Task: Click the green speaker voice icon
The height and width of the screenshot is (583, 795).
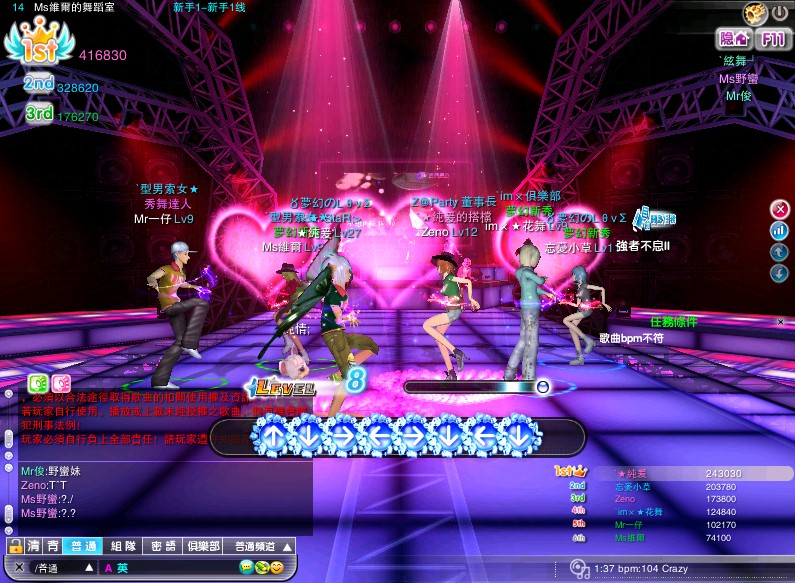Action: [x=39, y=382]
